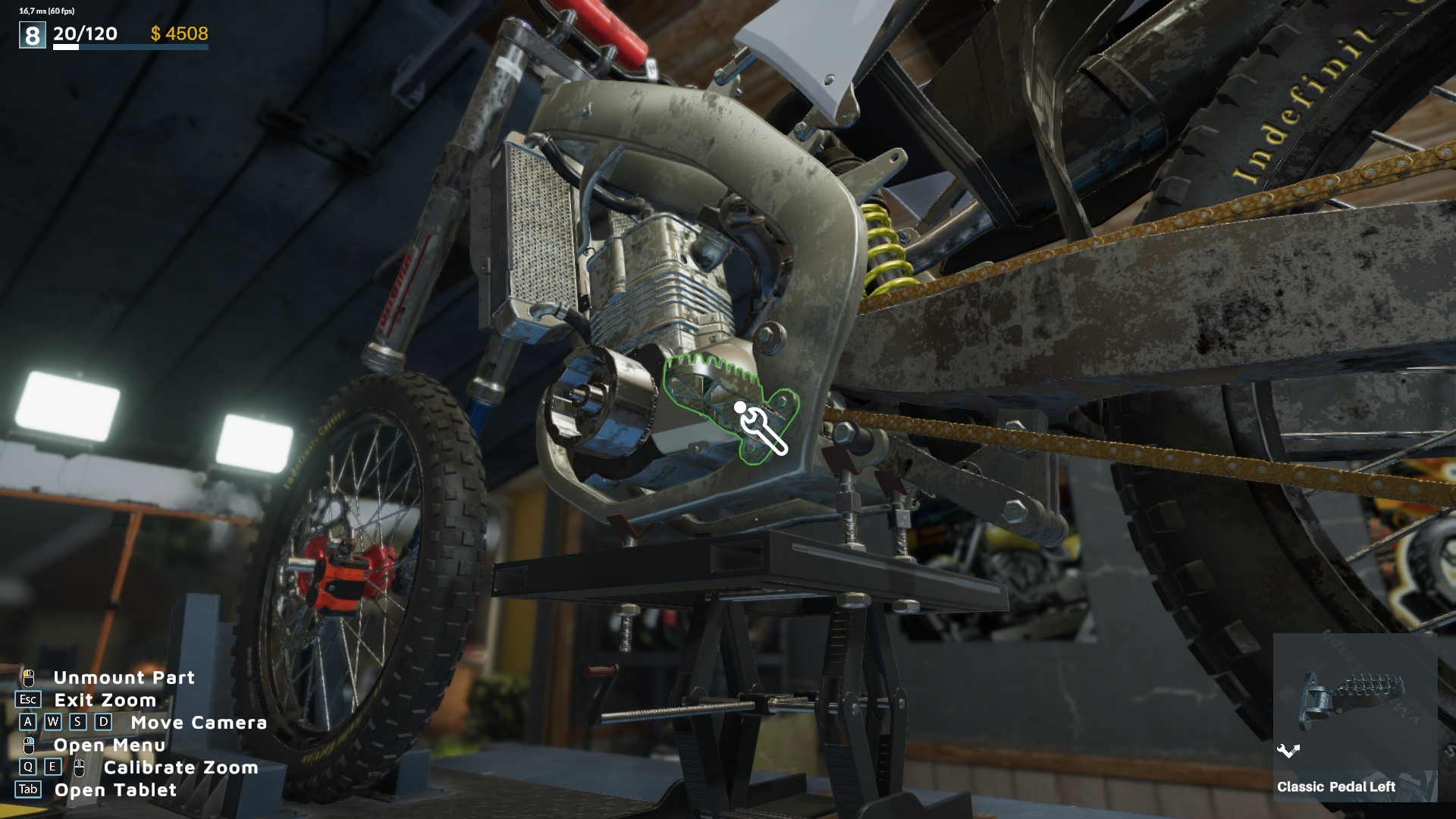Screen dimensions: 1456x819
Task: Click the unmount wrench icon in the part preview
Action: [1288, 750]
